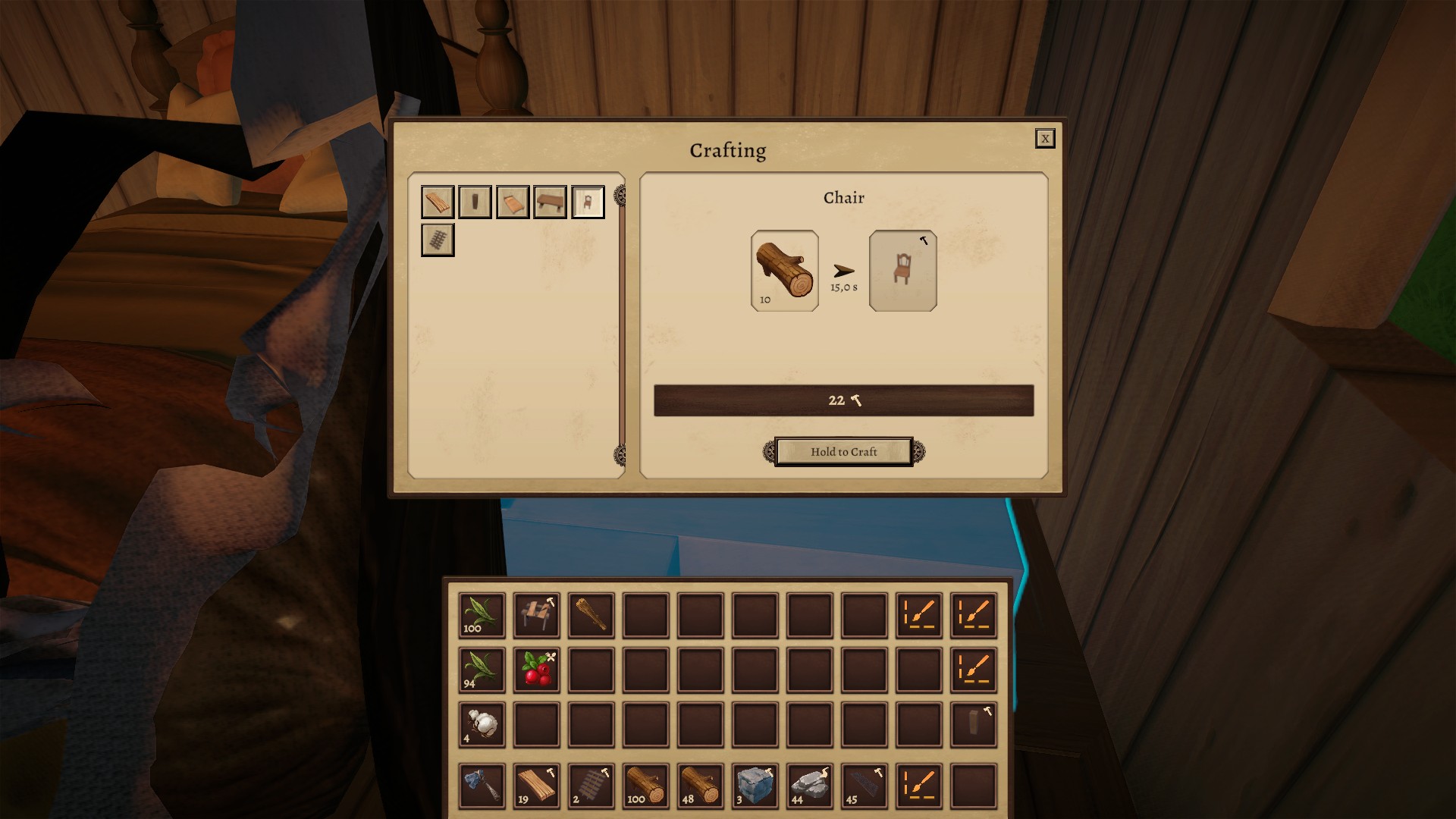Select the stone axe in the hotbar

pyautogui.click(x=482, y=786)
